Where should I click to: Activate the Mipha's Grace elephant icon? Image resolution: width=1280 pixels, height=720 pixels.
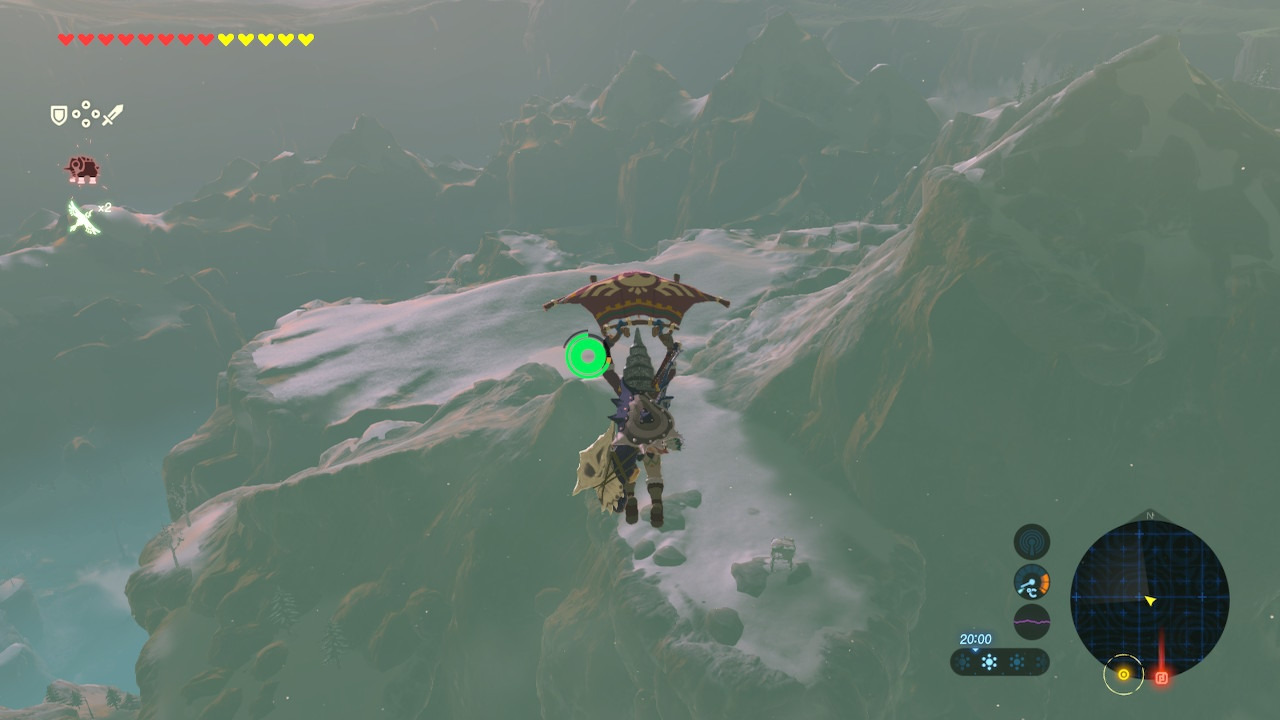click(x=82, y=169)
